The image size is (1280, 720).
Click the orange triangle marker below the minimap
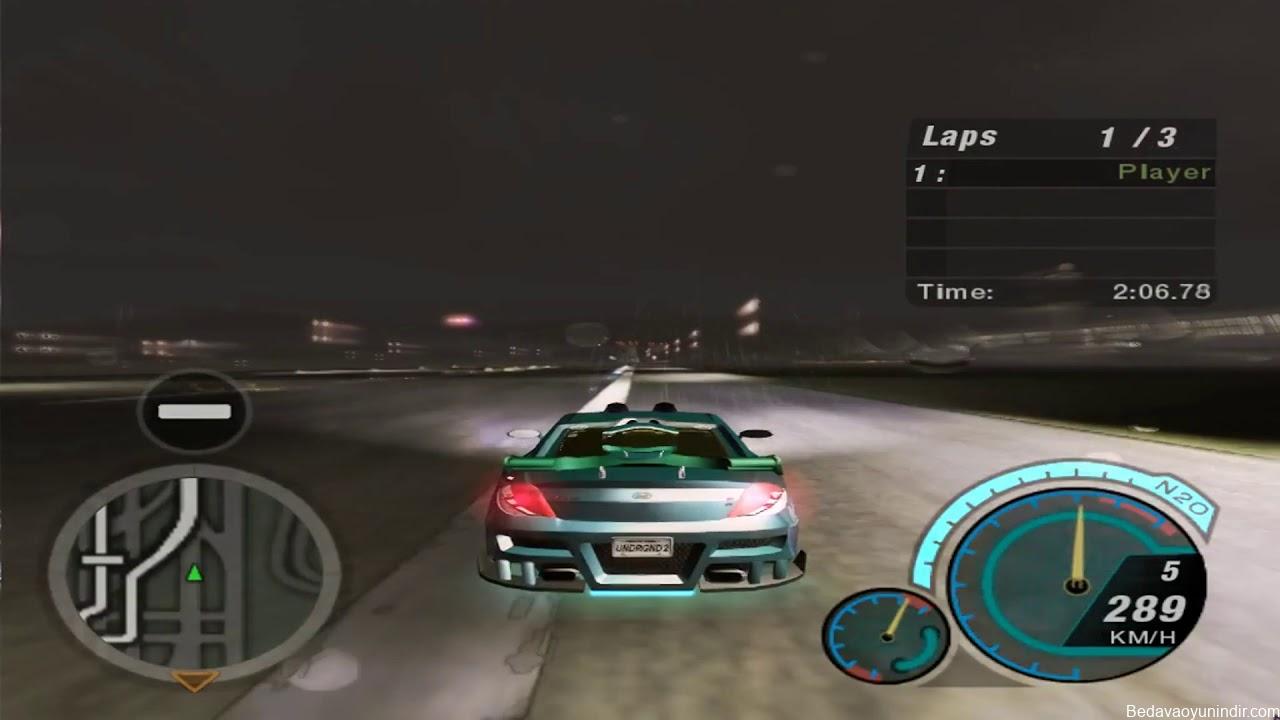tap(195, 681)
